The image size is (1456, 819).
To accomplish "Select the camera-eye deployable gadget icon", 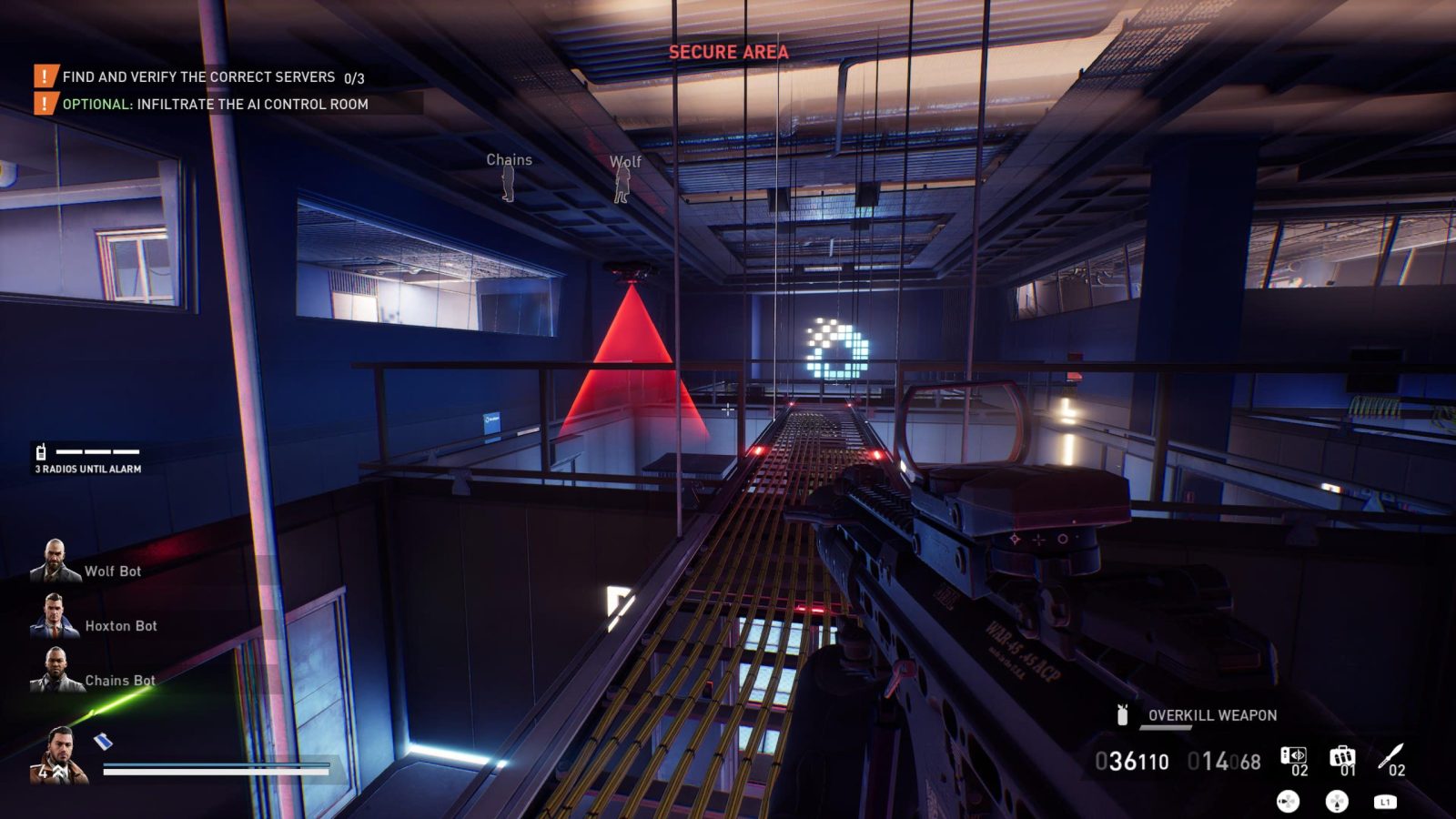I will (x=1293, y=757).
